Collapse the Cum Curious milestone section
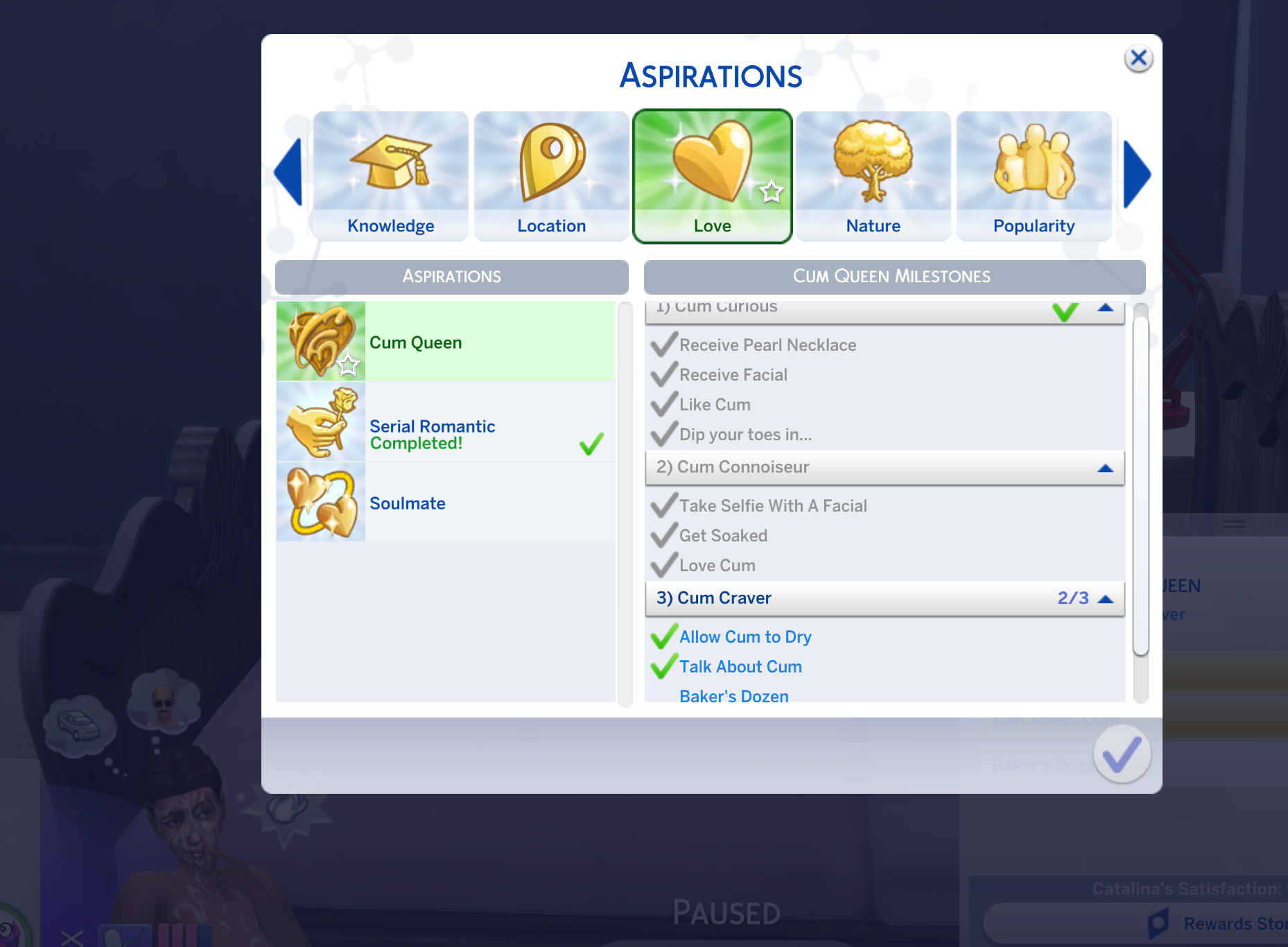 click(1107, 306)
